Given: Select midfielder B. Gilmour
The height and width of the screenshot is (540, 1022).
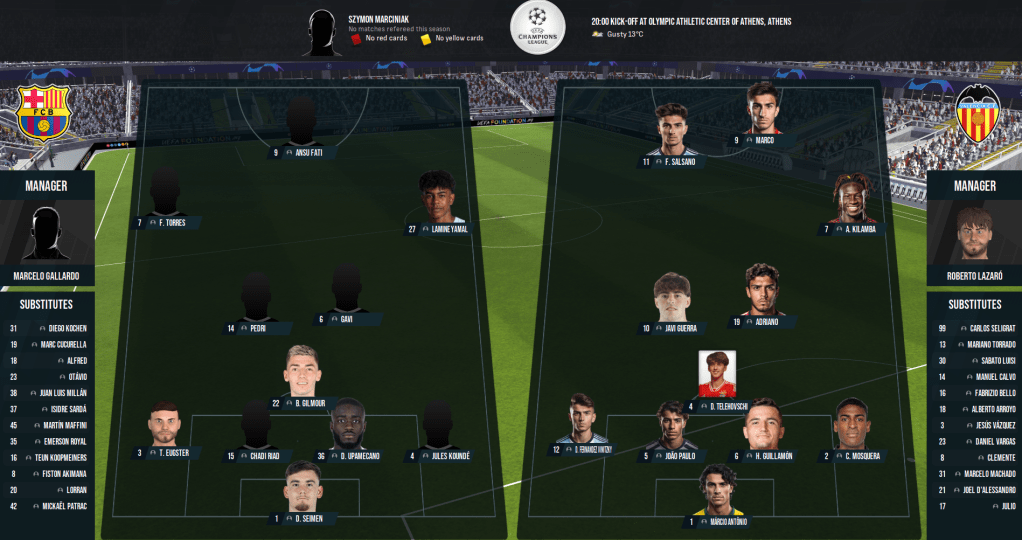Looking at the screenshot, I should [303, 374].
